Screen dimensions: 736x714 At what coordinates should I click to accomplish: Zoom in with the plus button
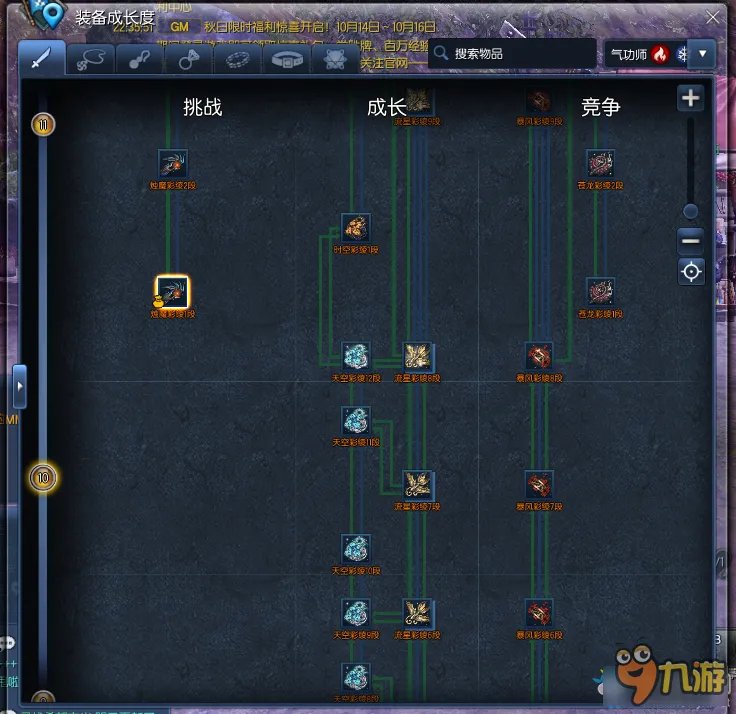(690, 98)
